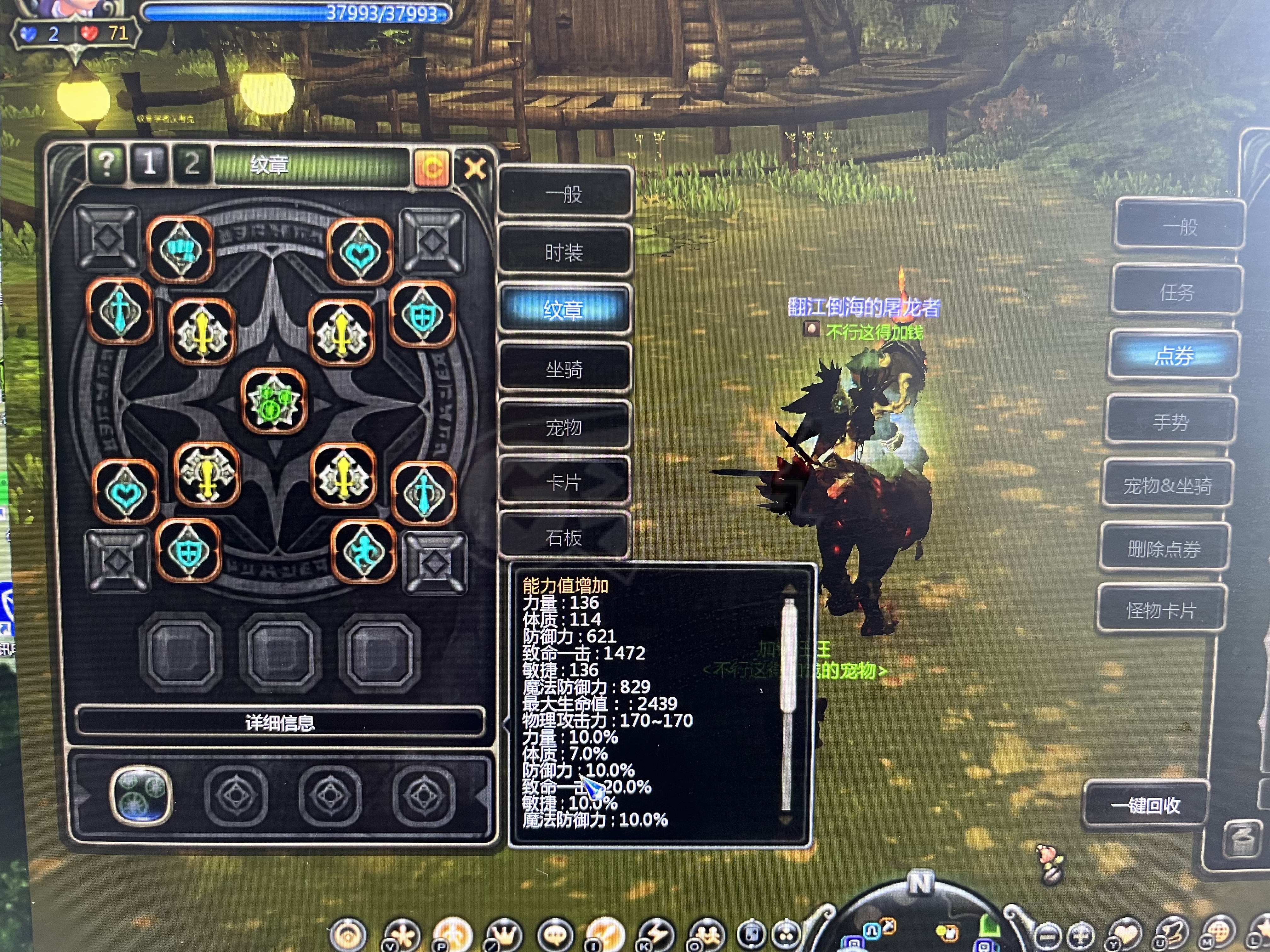Image resolution: width=1270 pixels, height=952 pixels.
Task: Click the 一键回收 recycle button
Action: [x=1145, y=805]
